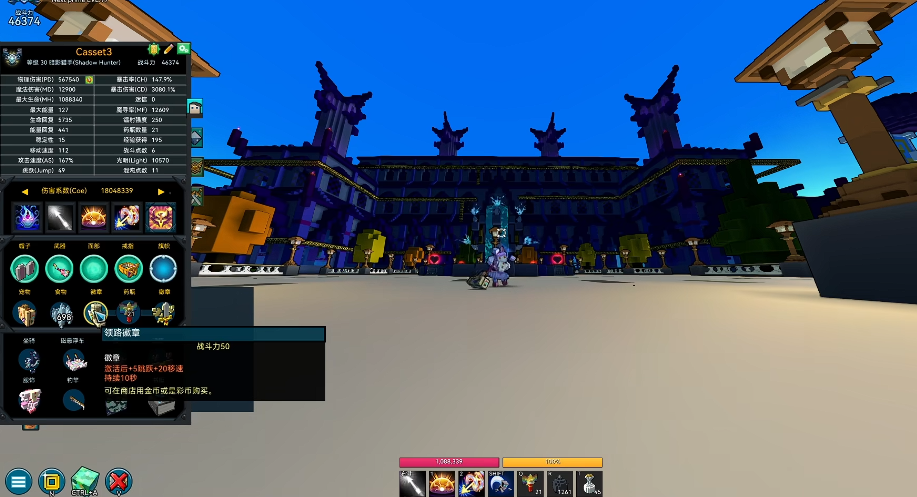
Task: Open the hamburger main menu button
Action: tap(19, 480)
